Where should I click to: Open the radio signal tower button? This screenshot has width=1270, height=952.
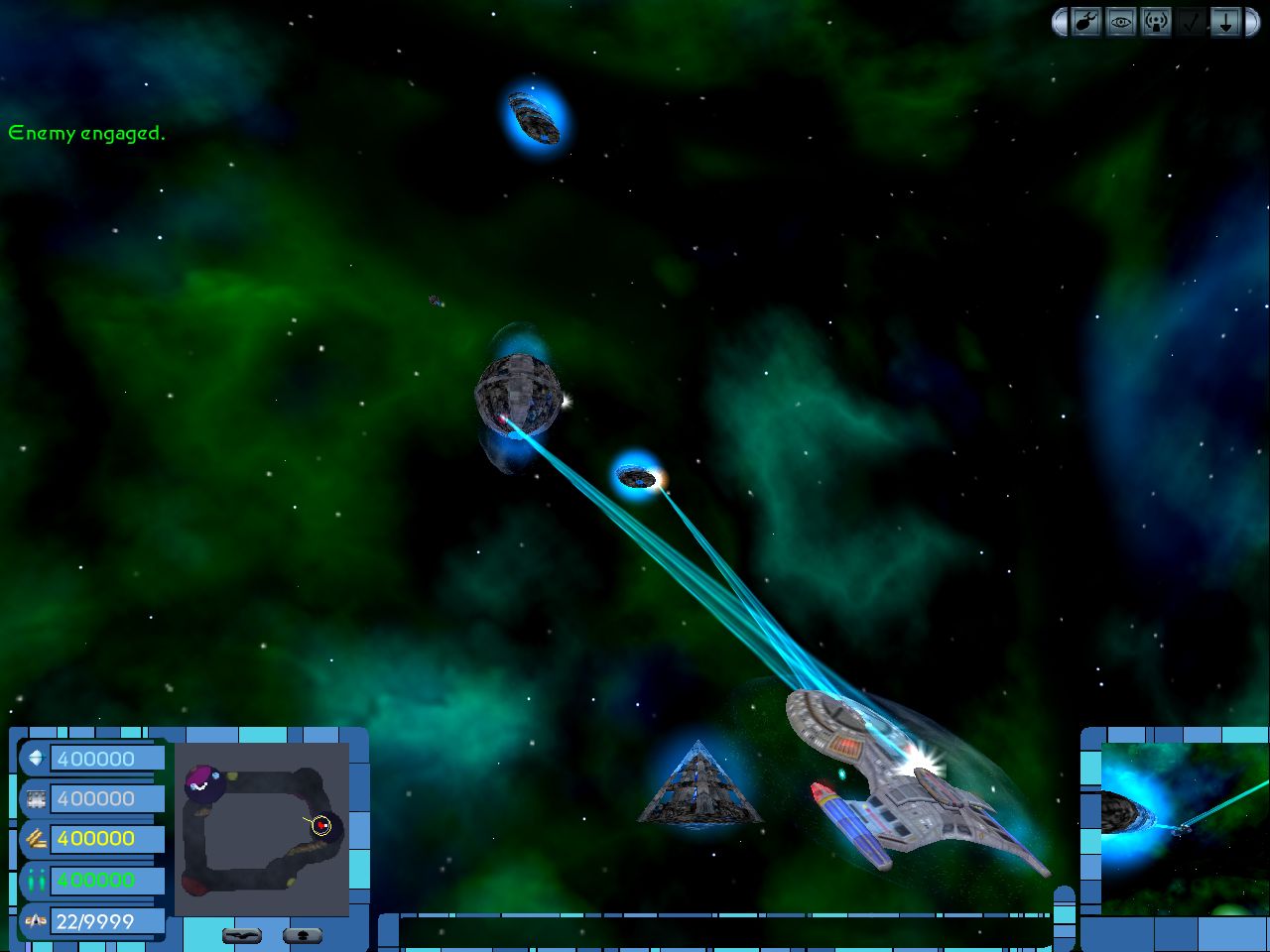point(1156,22)
